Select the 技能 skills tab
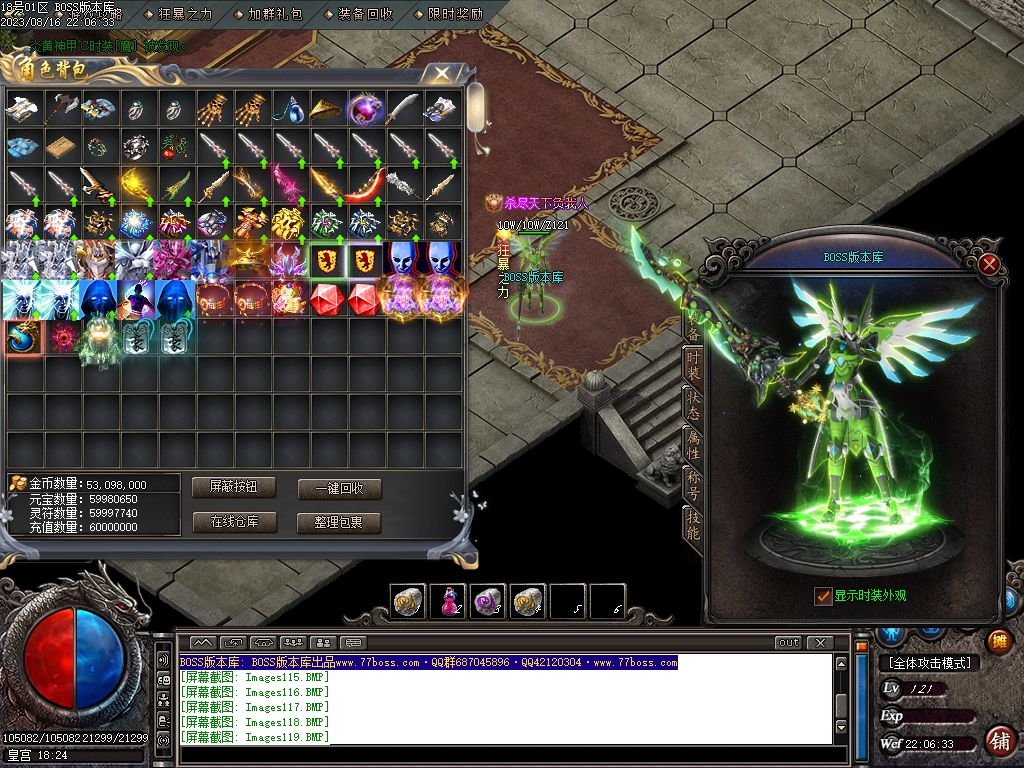The image size is (1024, 768). tap(692, 523)
